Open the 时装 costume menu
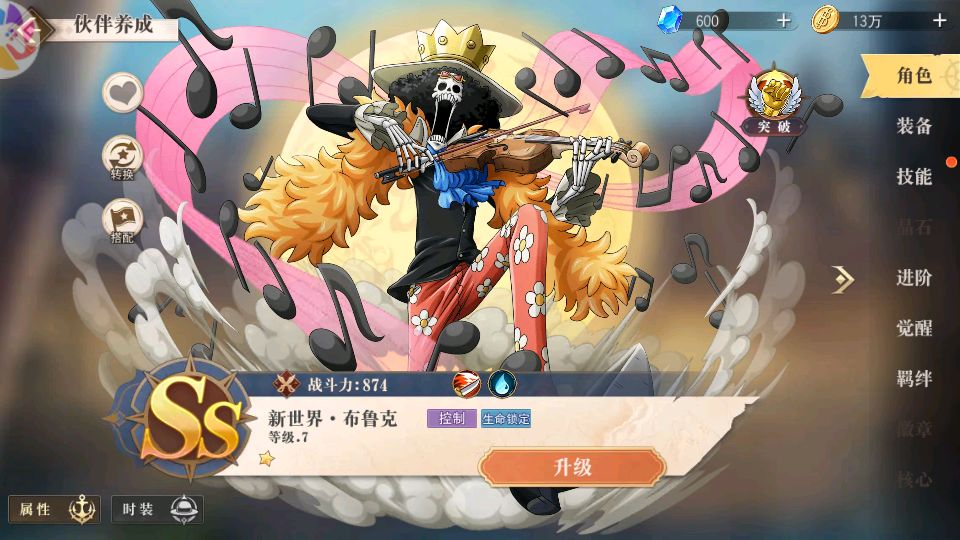 click(157, 510)
